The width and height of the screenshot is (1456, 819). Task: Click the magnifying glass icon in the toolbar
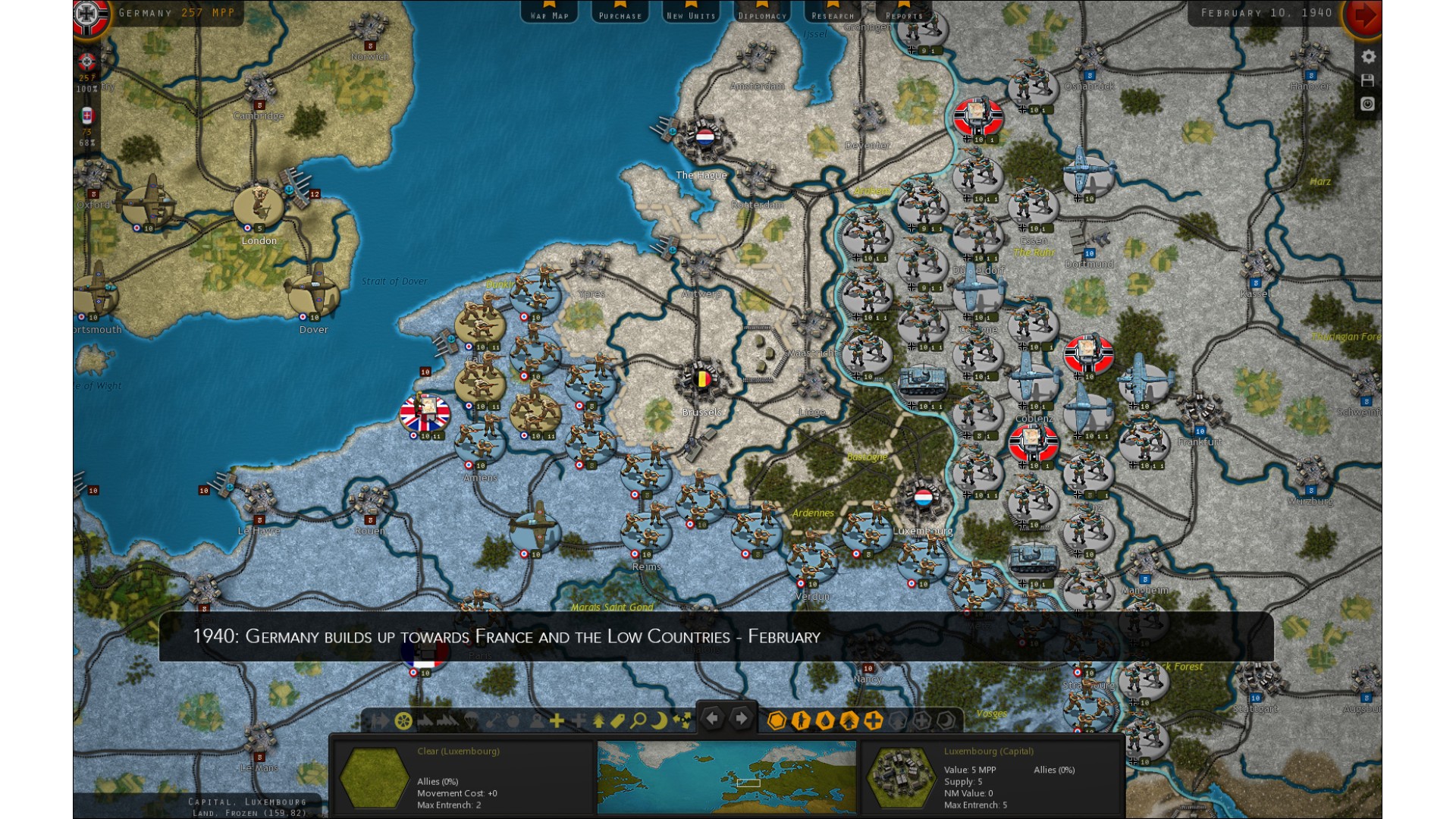[639, 720]
